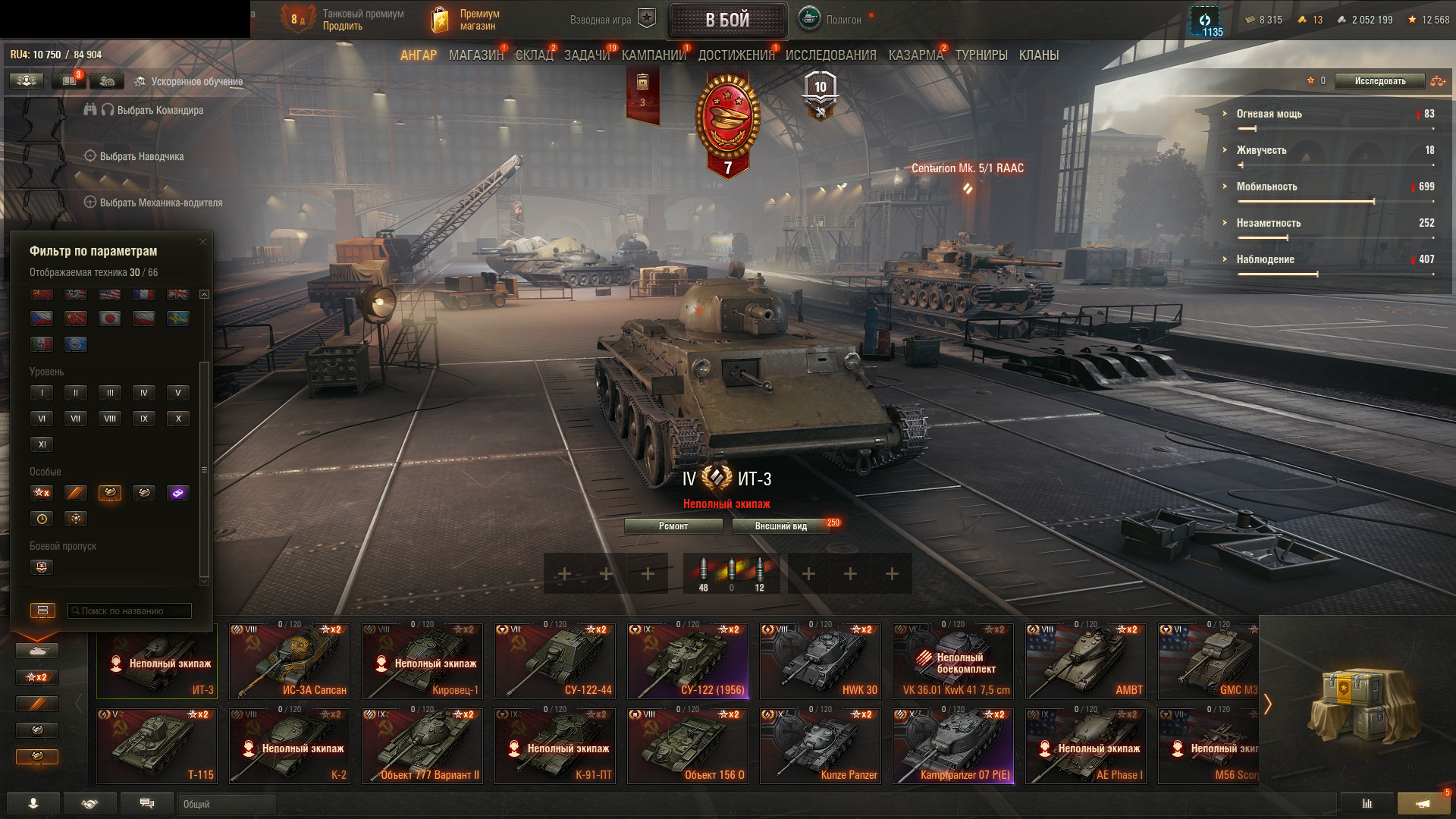1456x819 pixels.
Task: Select the ИС-3А Сапсан tank
Action: coord(290,661)
